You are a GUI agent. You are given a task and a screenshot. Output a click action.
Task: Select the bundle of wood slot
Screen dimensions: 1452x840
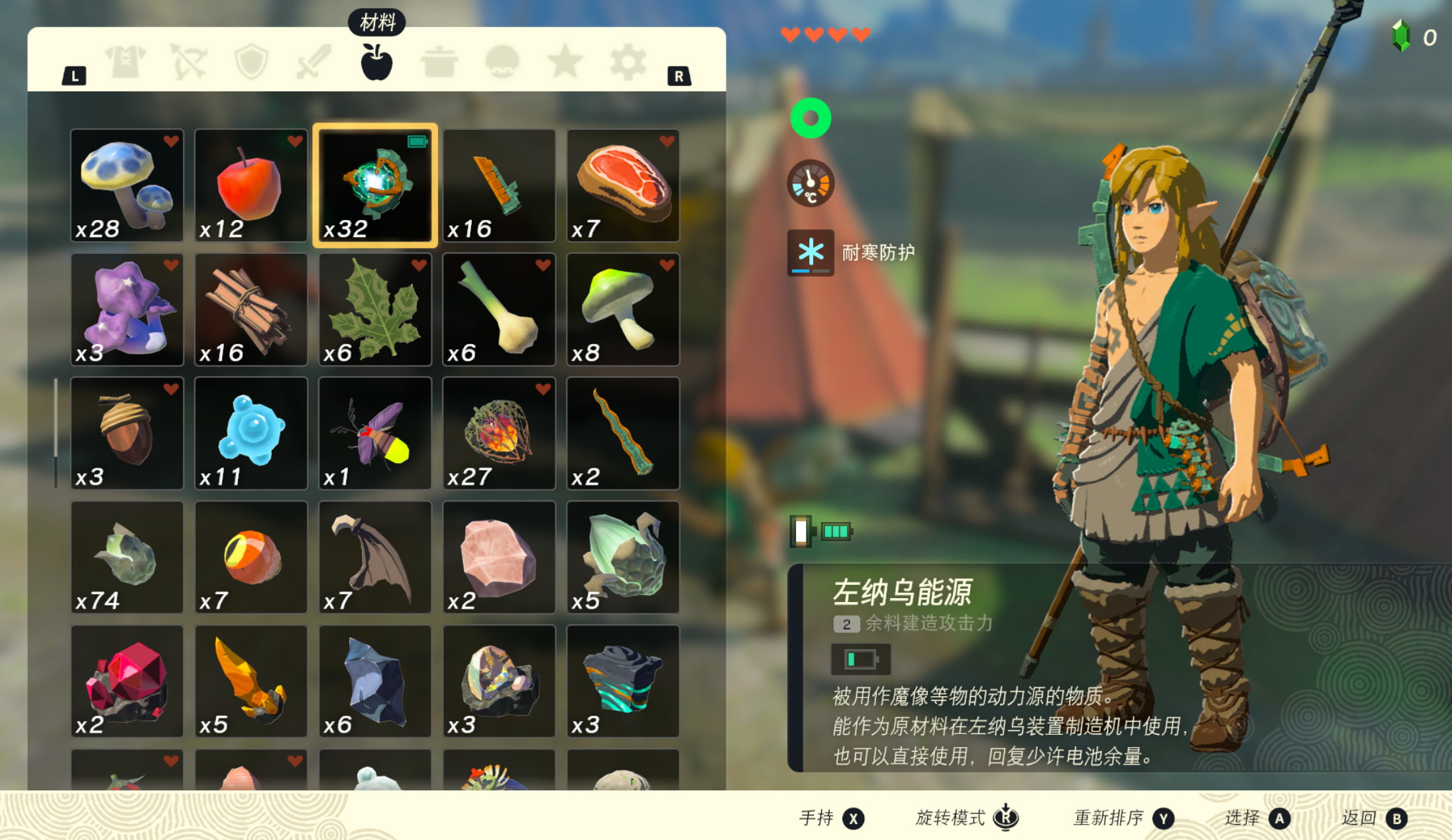coord(251,309)
